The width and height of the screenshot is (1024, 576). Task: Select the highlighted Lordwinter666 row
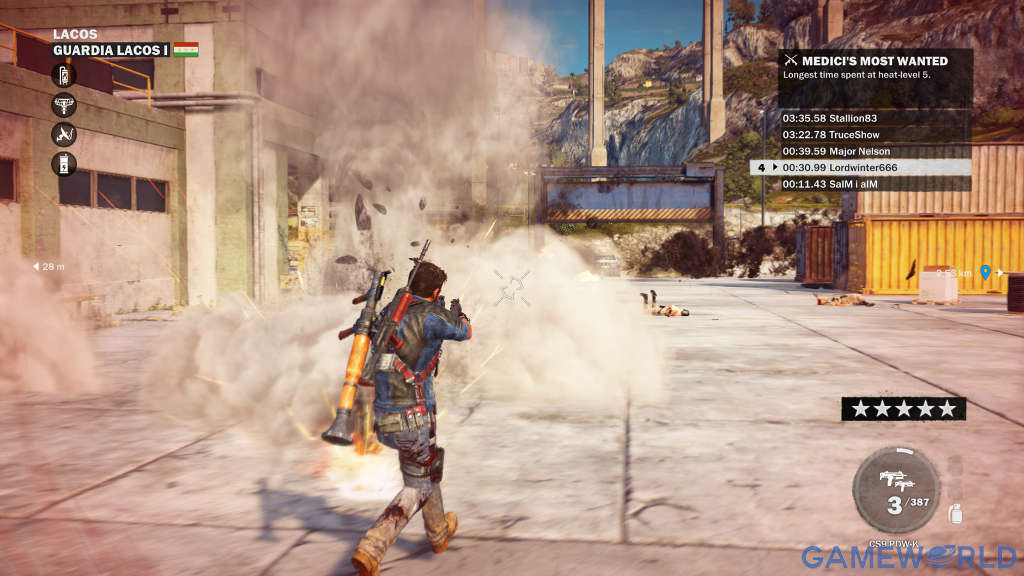868,167
